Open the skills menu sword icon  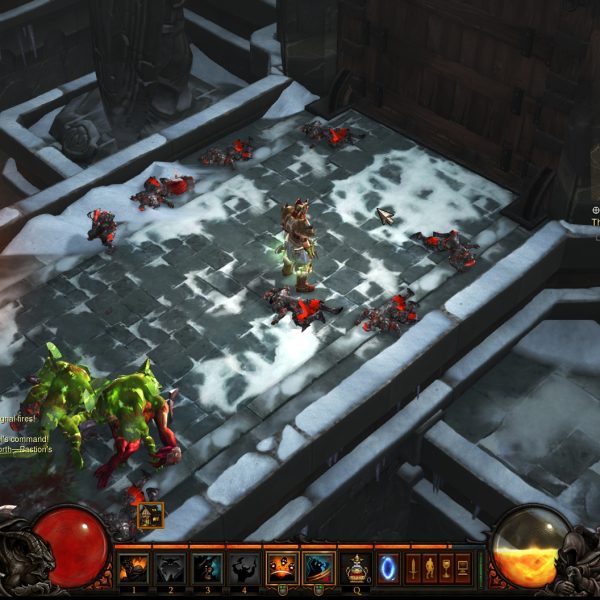click(414, 568)
